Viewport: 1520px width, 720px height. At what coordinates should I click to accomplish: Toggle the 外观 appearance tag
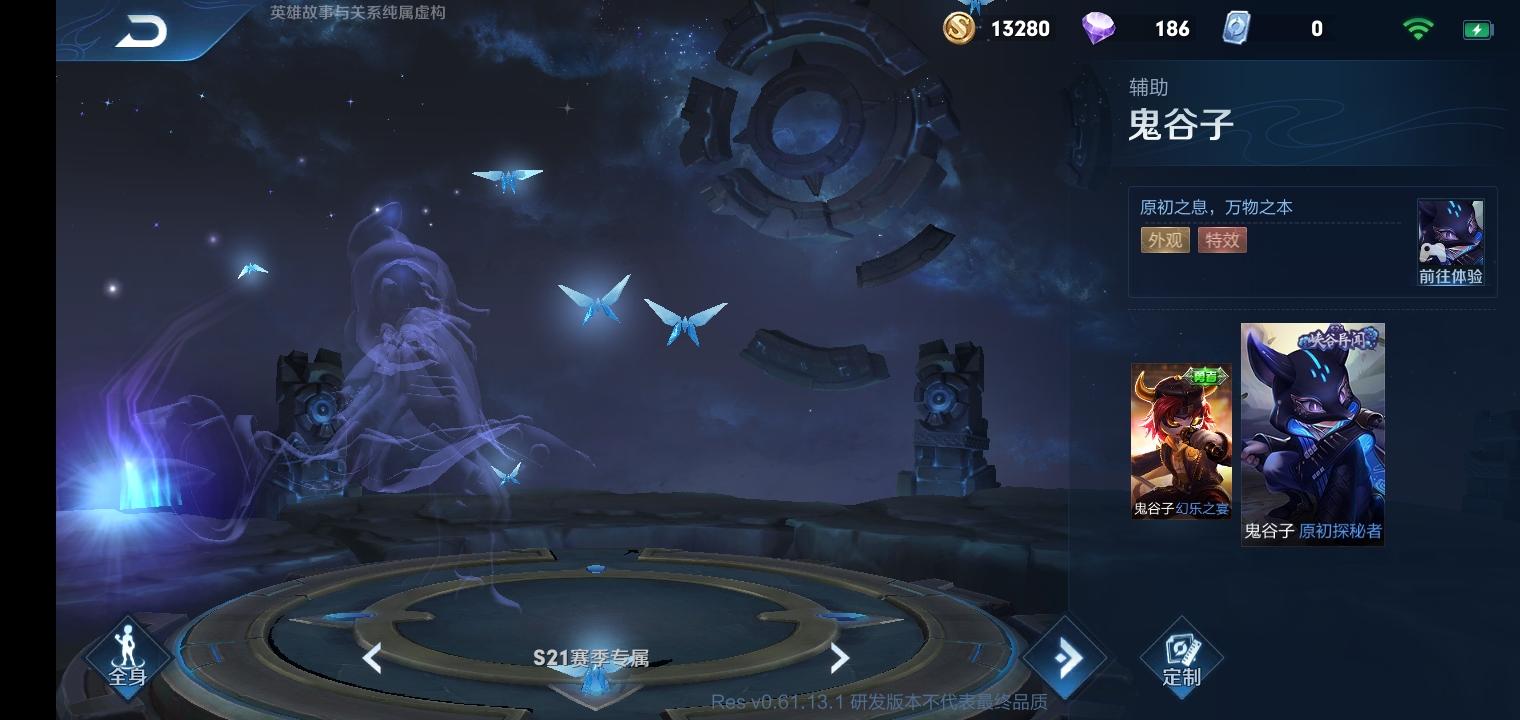tap(1165, 240)
